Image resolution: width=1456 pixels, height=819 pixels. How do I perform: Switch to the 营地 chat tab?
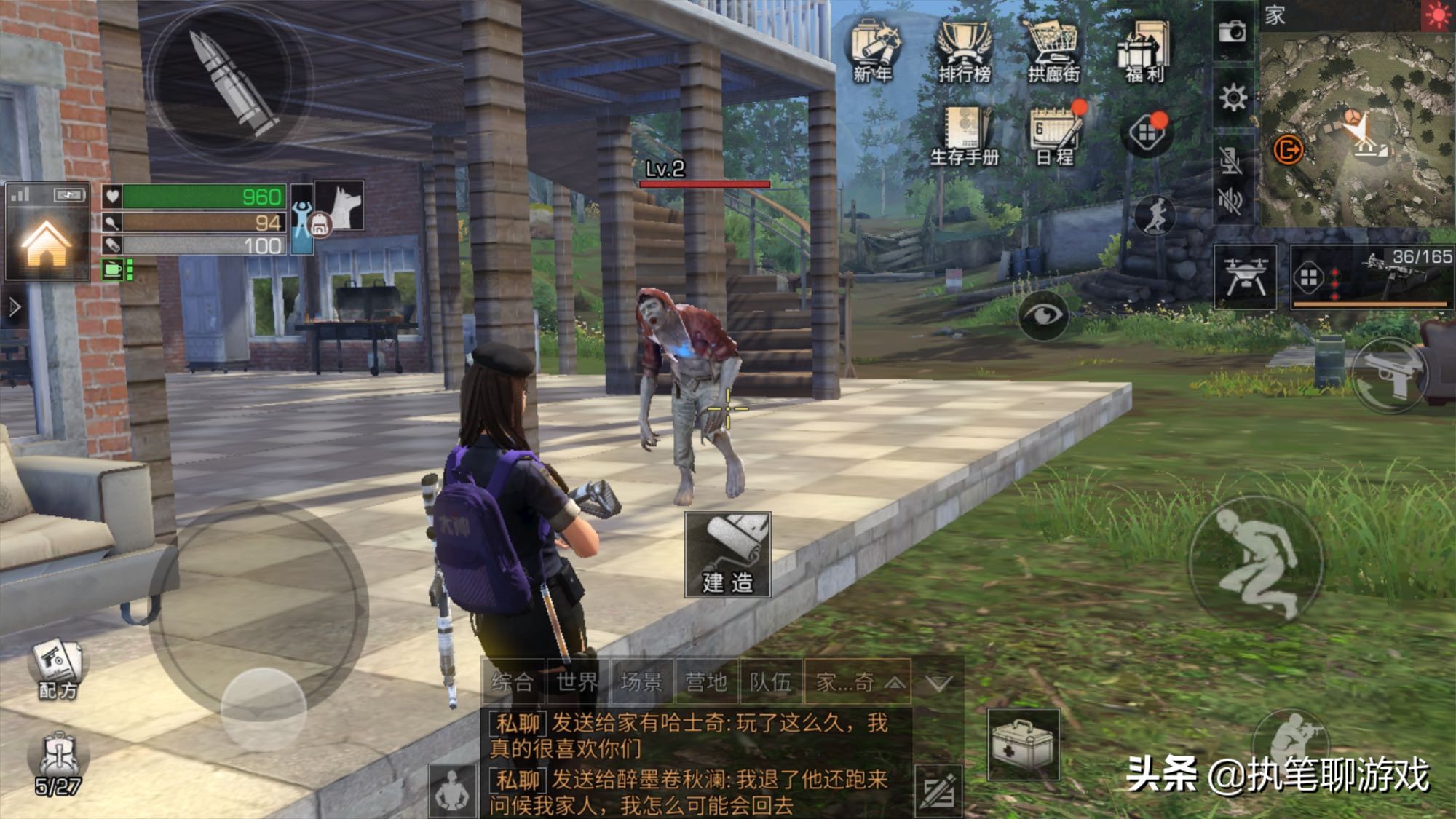click(706, 682)
